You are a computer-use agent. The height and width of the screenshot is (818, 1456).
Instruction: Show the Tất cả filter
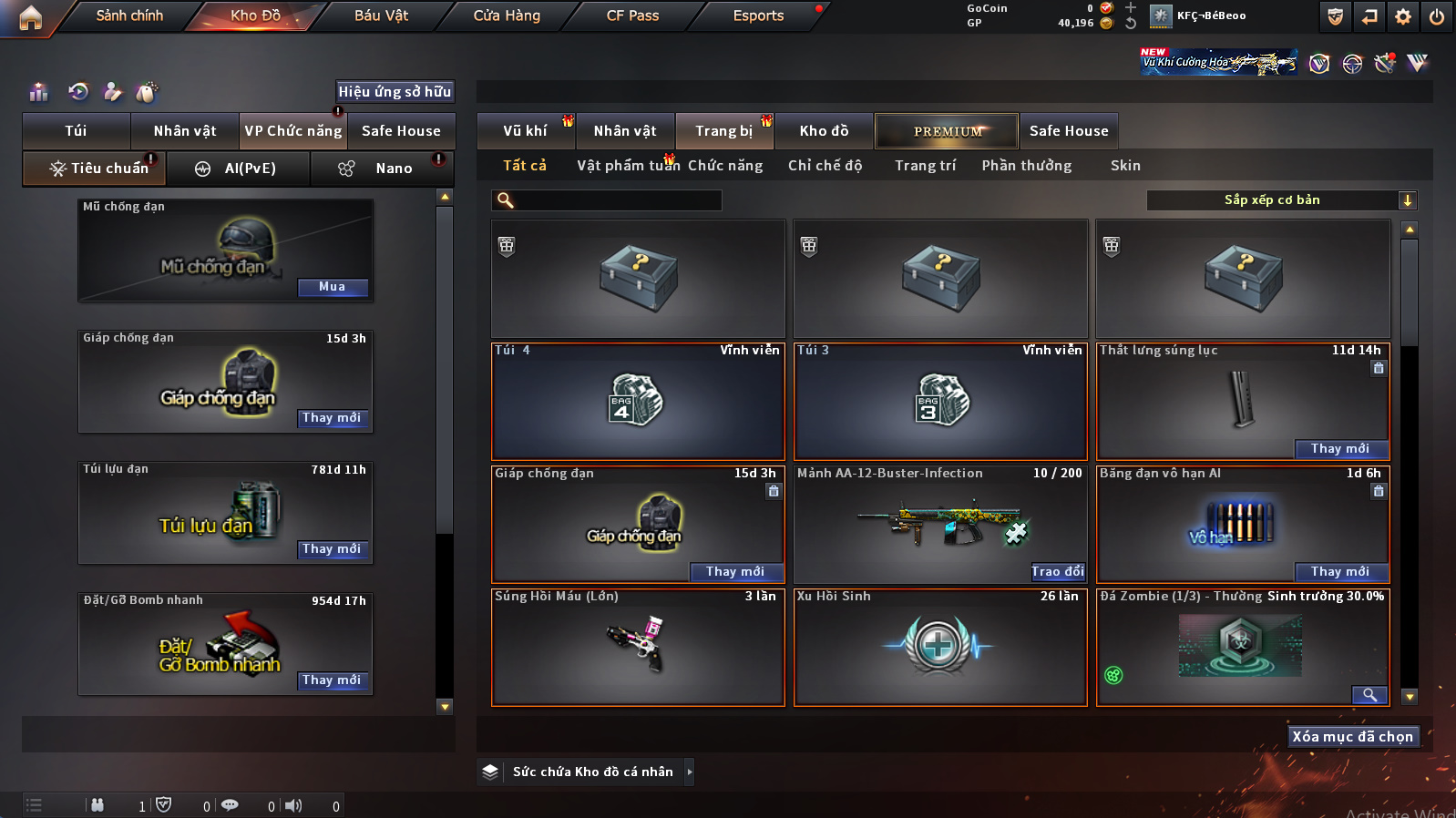point(525,166)
